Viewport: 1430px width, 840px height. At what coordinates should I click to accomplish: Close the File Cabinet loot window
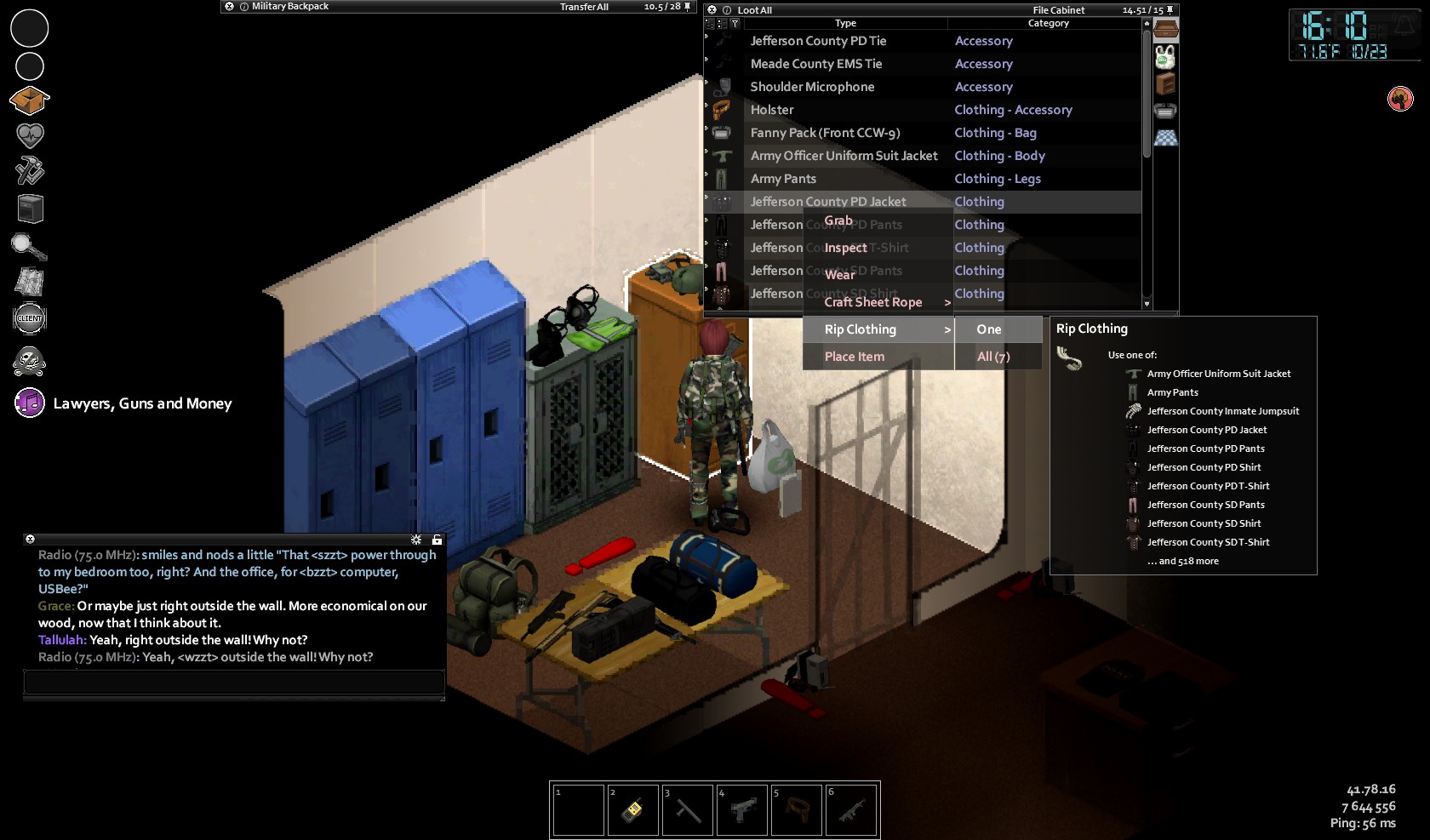coord(712,10)
